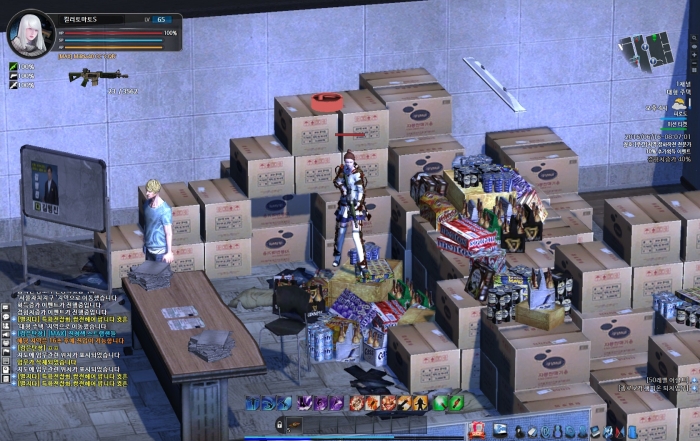Click the green status icon below portrait

(13, 68)
